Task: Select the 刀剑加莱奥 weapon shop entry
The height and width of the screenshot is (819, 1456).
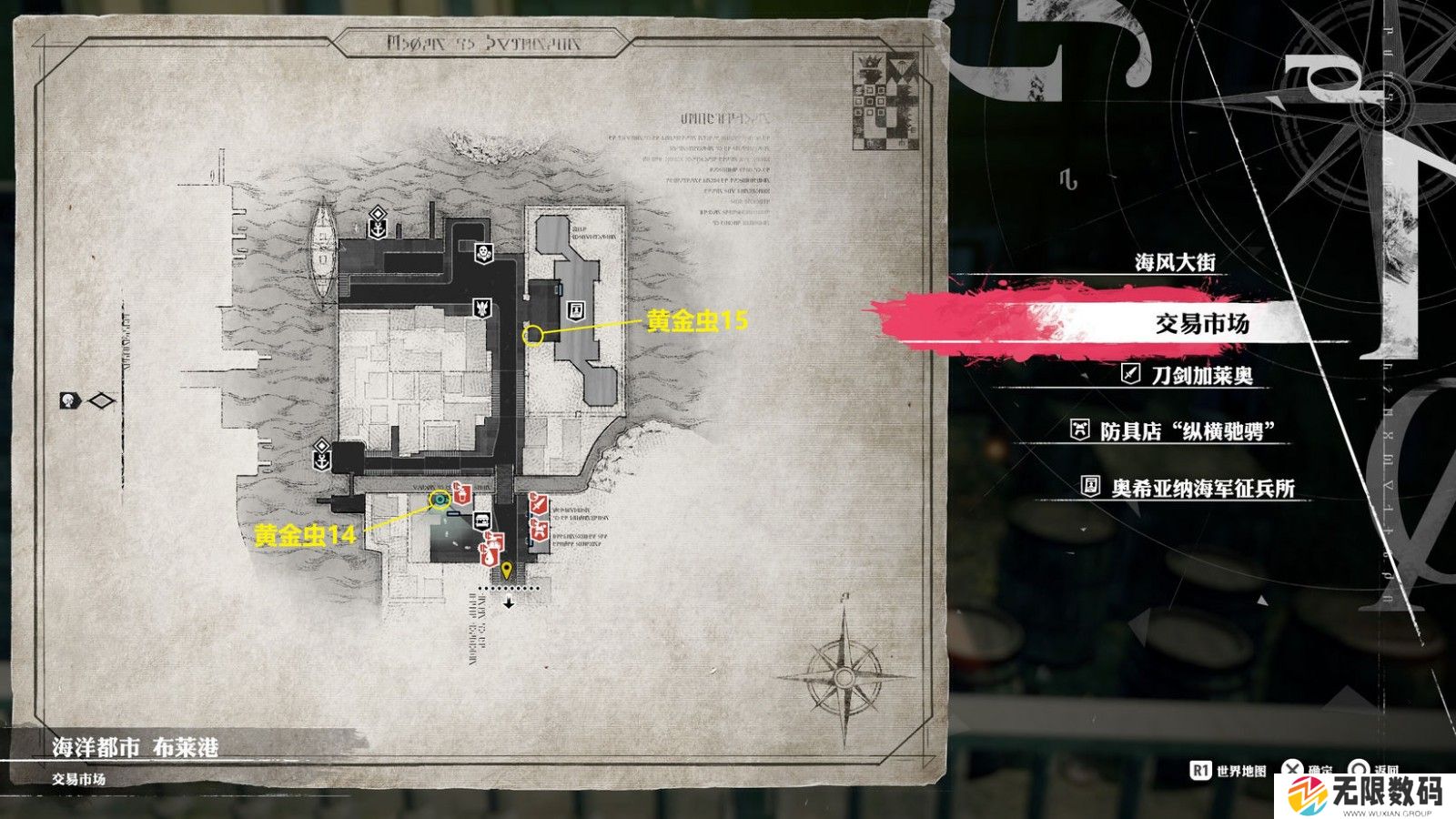Action: [1201, 375]
